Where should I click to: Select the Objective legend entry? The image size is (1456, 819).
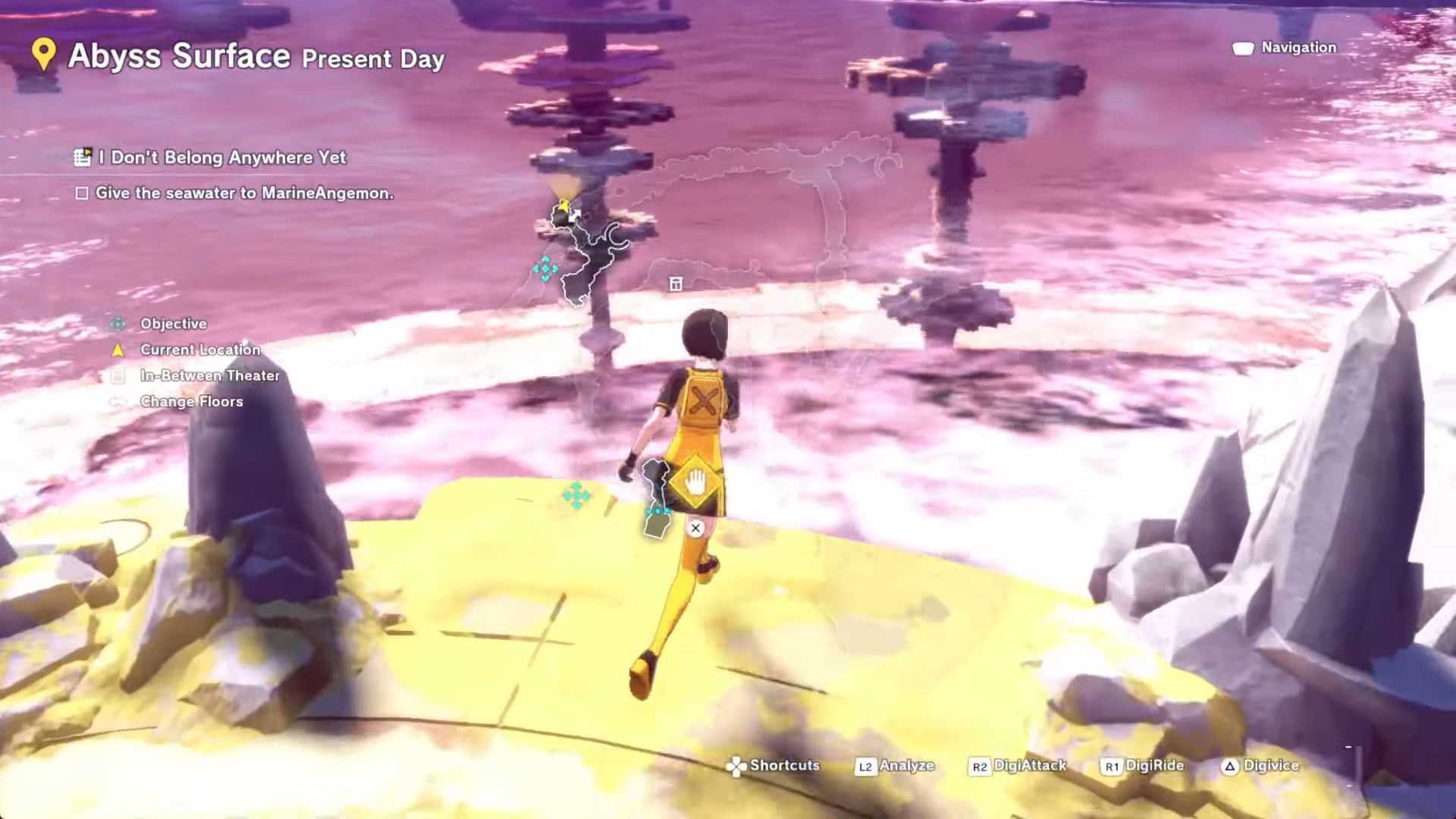pyautogui.click(x=173, y=324)
